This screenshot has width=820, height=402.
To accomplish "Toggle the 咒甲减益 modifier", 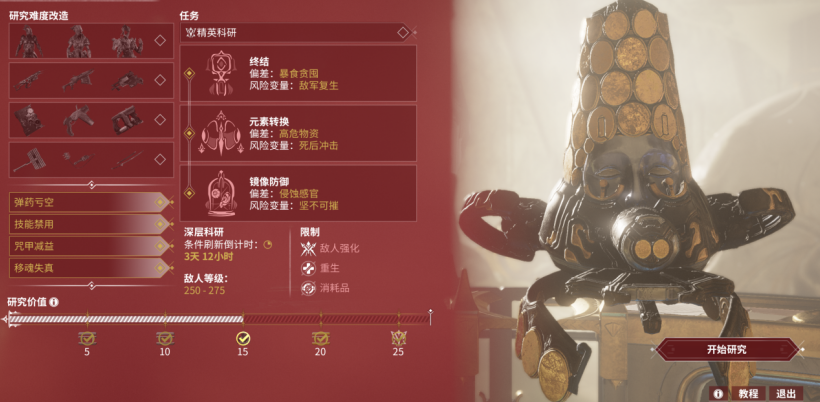I will pos(86,246).
